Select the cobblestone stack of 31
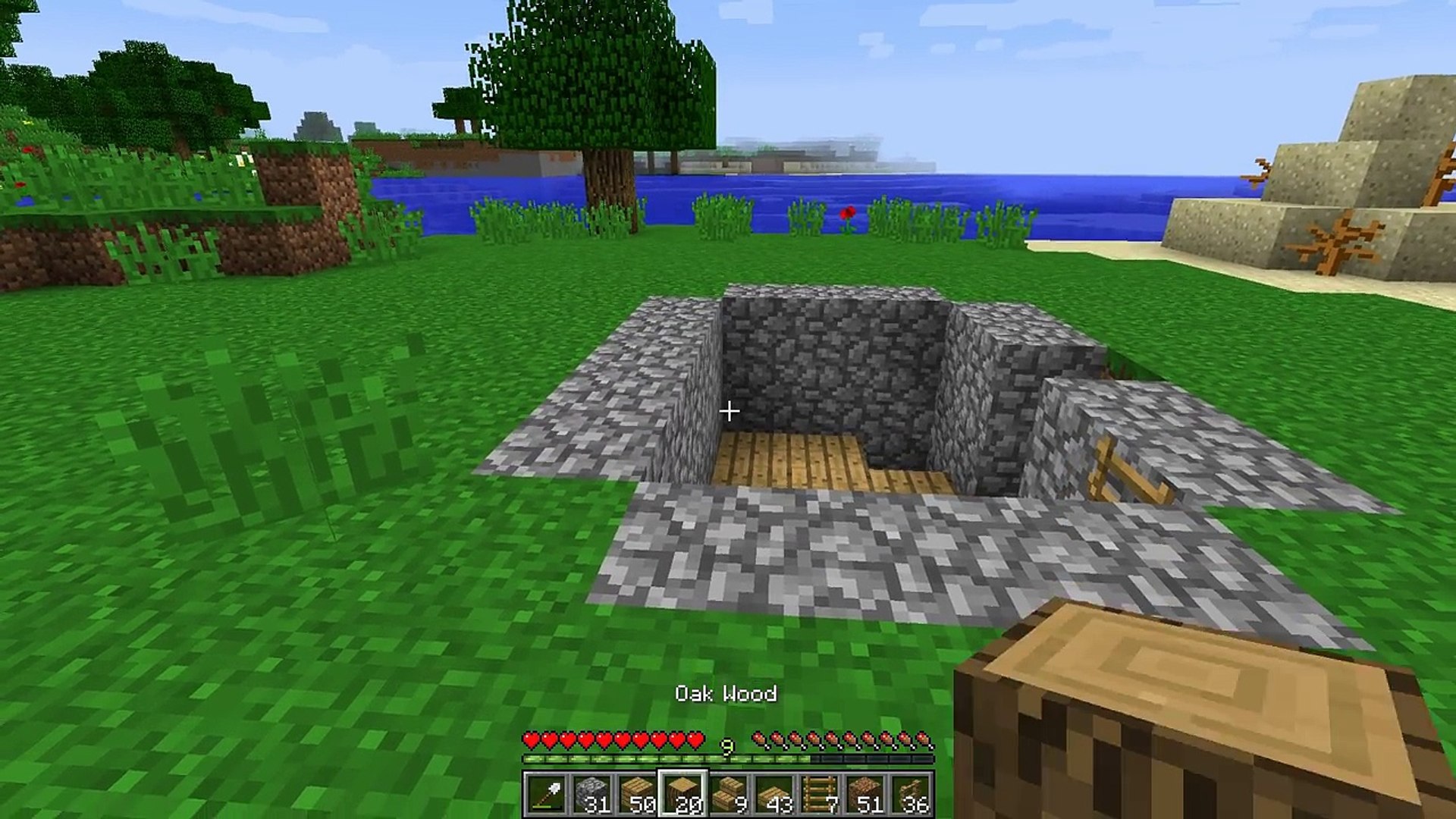Image resolution: width=1456 pixels, height=819 pixels. click(593, 794)
